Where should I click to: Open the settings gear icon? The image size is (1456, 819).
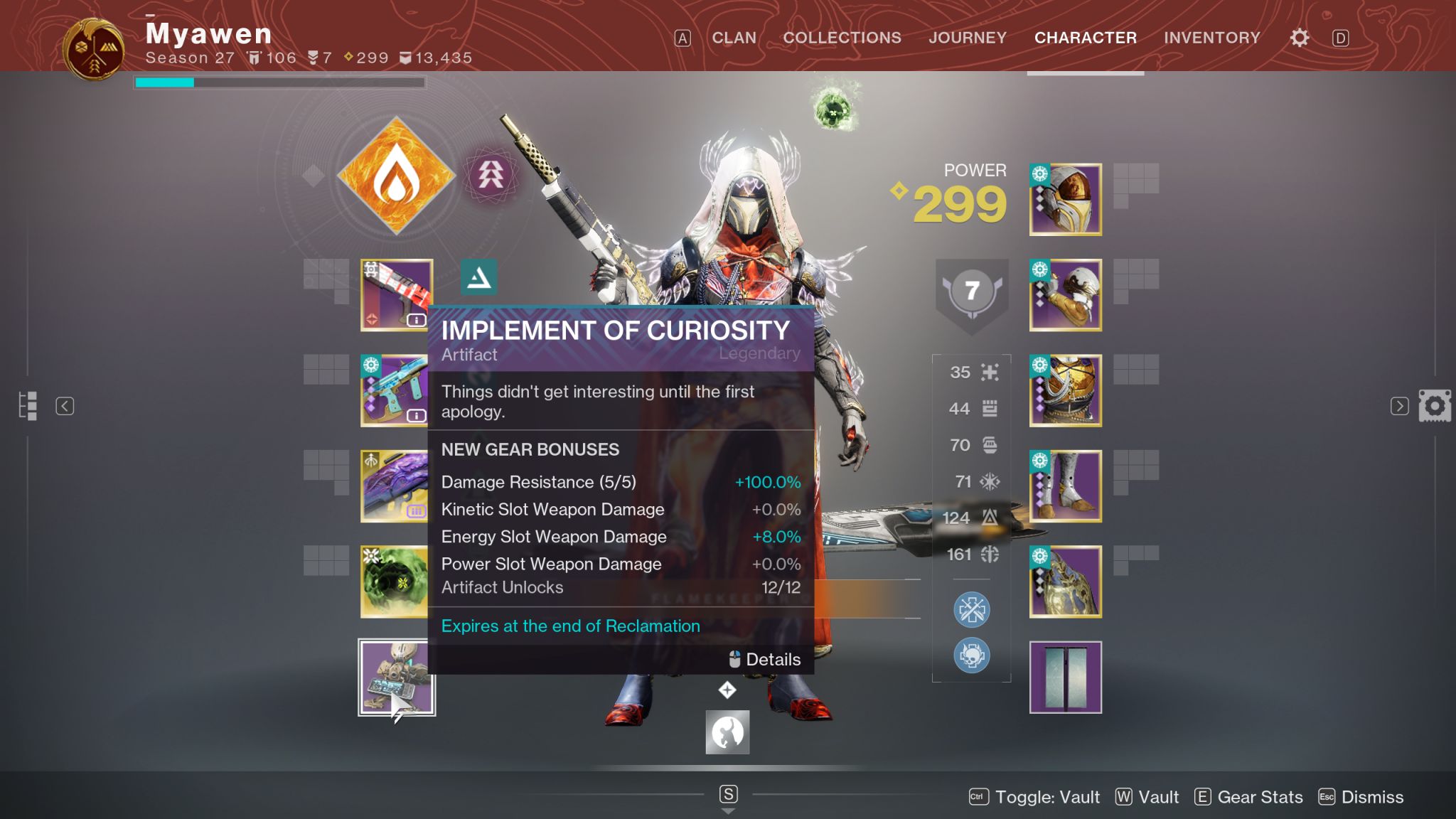(1299, 38)
